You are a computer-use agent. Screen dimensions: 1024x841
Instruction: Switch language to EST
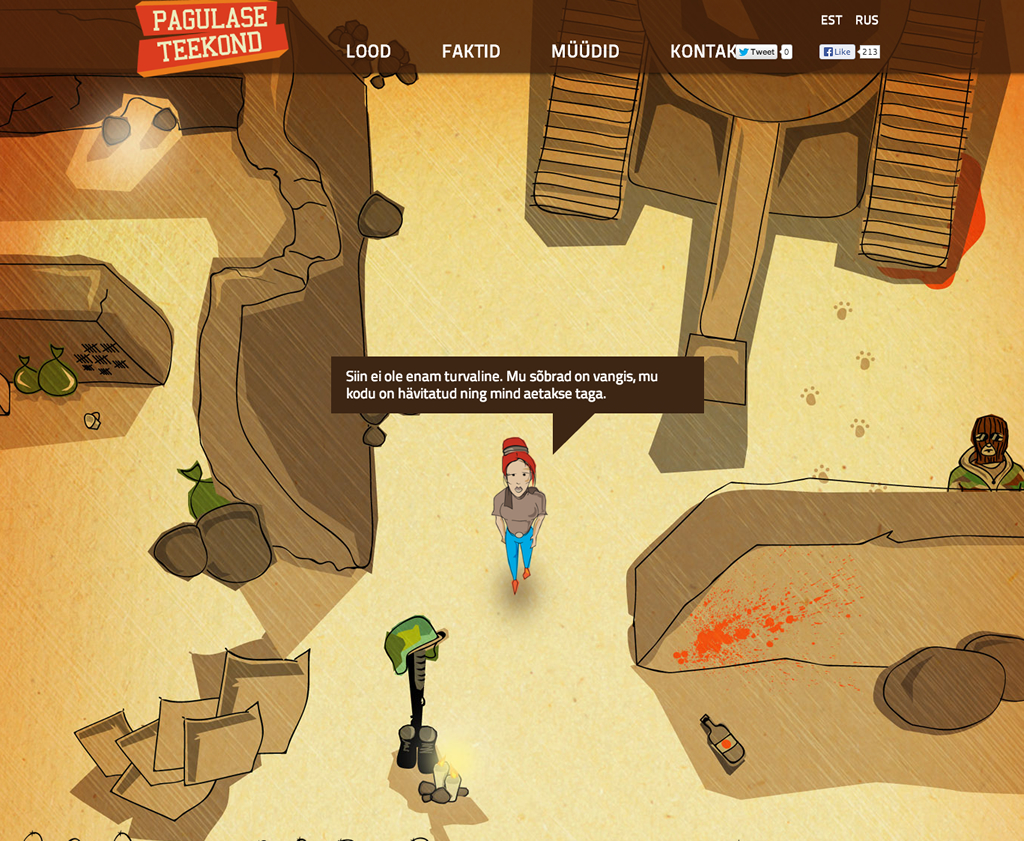(831, 20)
